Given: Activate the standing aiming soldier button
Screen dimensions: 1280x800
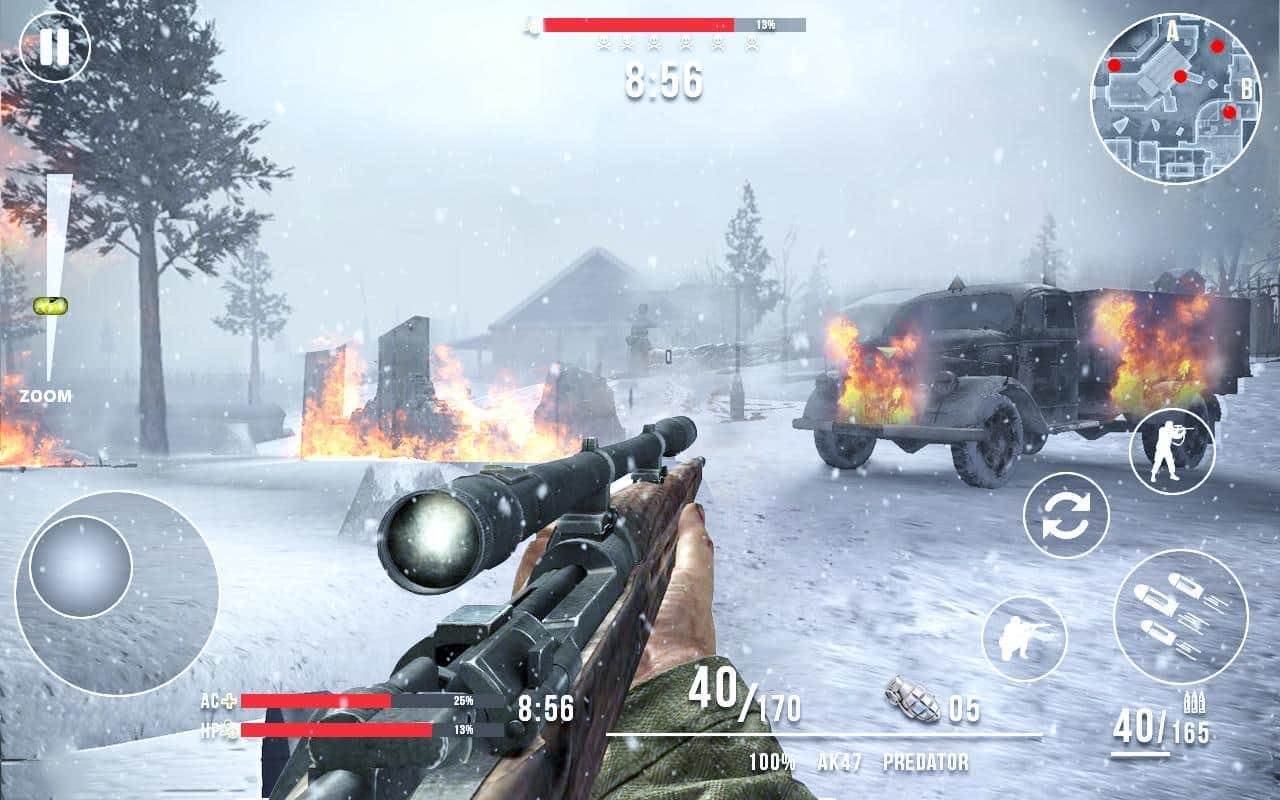Looking at the screenshot, I should [x=1172, y=451].
